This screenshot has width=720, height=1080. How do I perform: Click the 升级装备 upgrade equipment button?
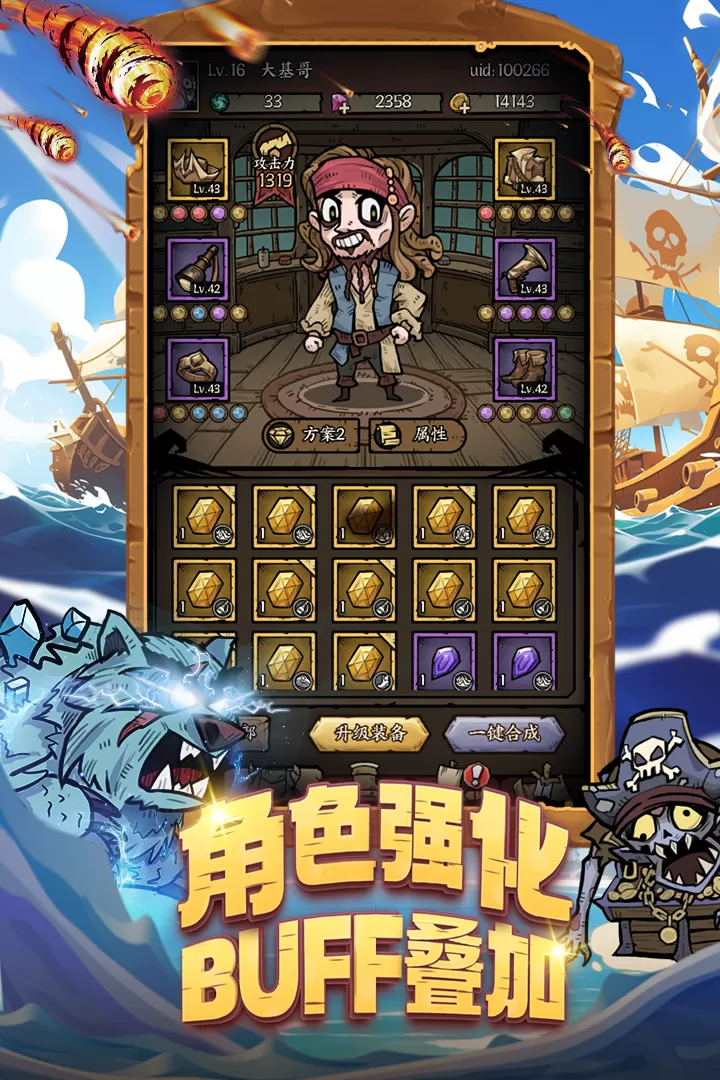pyautogui.click(x=369, y=733)
